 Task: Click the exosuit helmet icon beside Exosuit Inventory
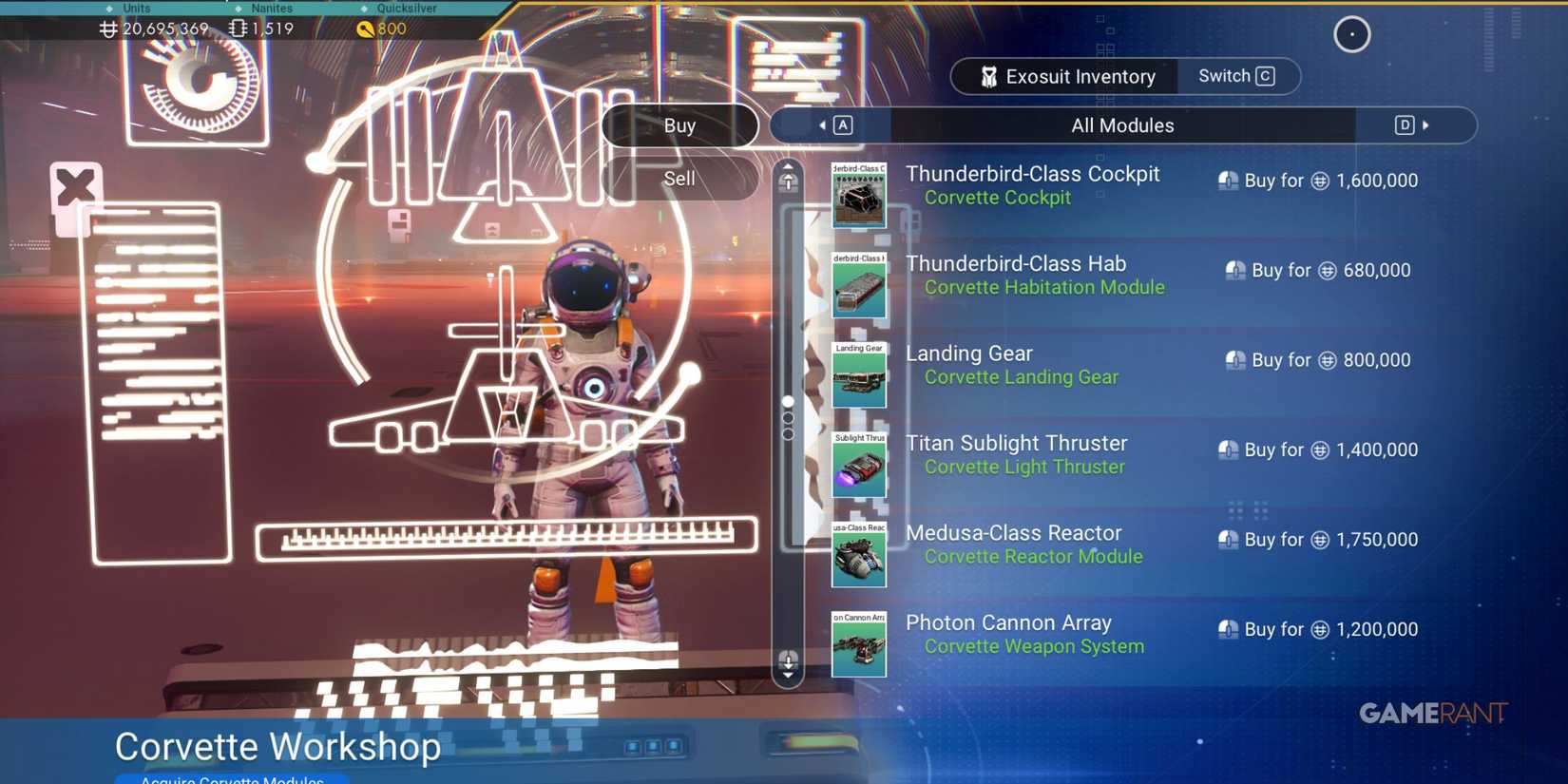[x=988, y=76]
